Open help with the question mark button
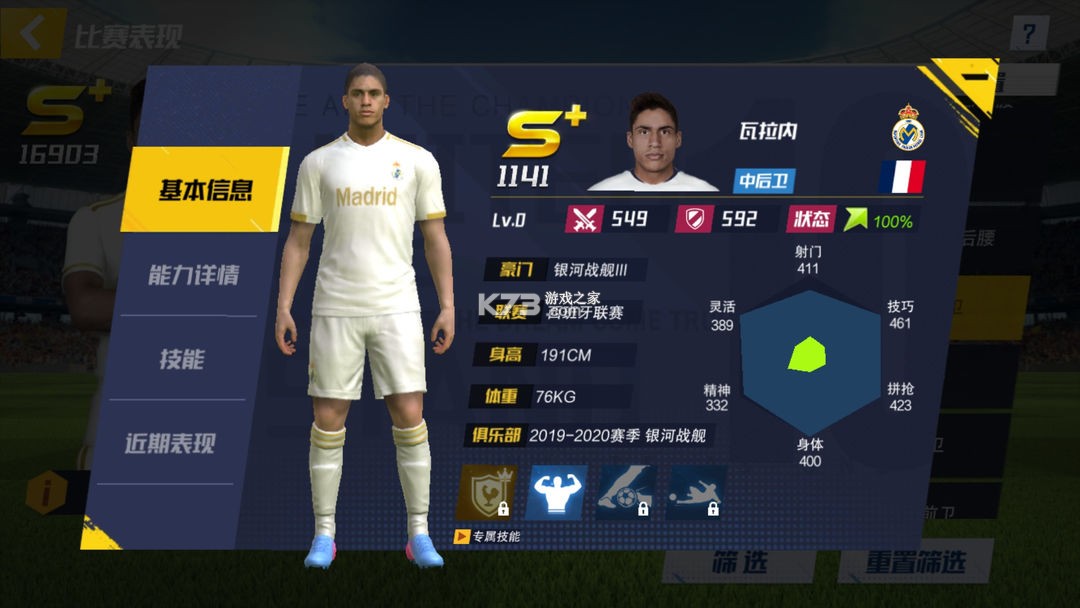 tap(1027, 34)
